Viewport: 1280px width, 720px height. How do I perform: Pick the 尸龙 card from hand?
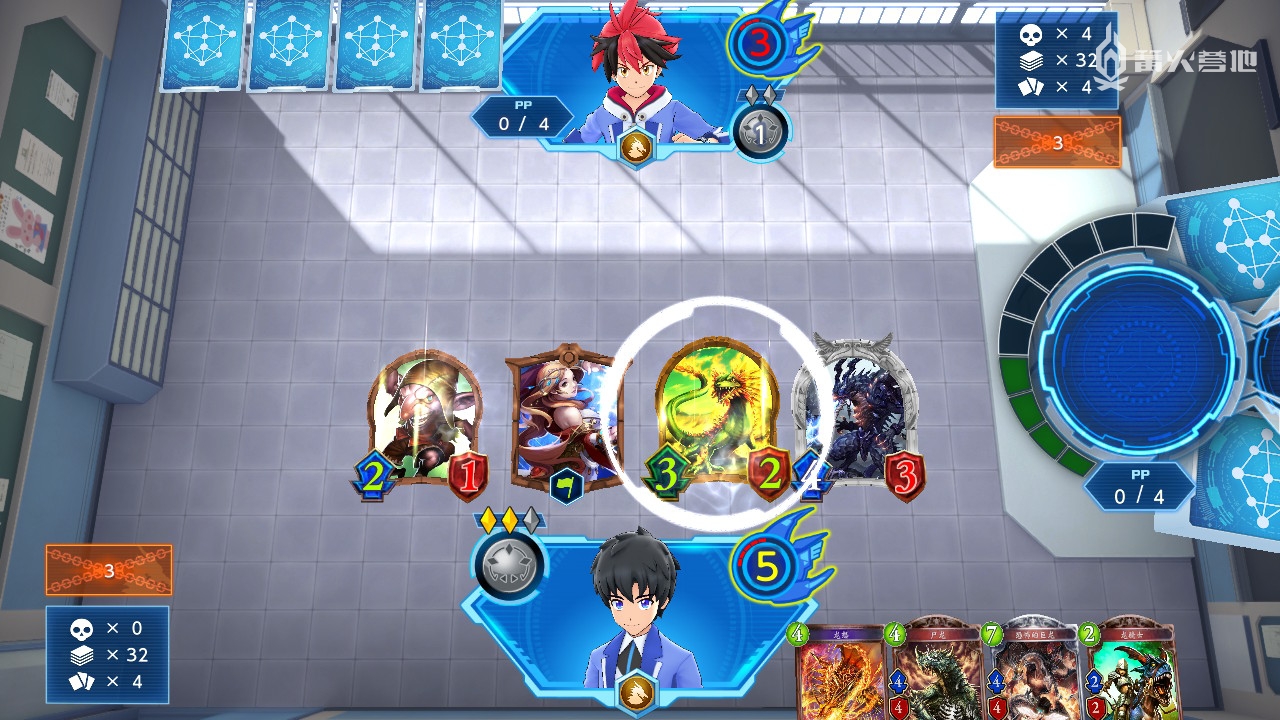pos(935,672)
